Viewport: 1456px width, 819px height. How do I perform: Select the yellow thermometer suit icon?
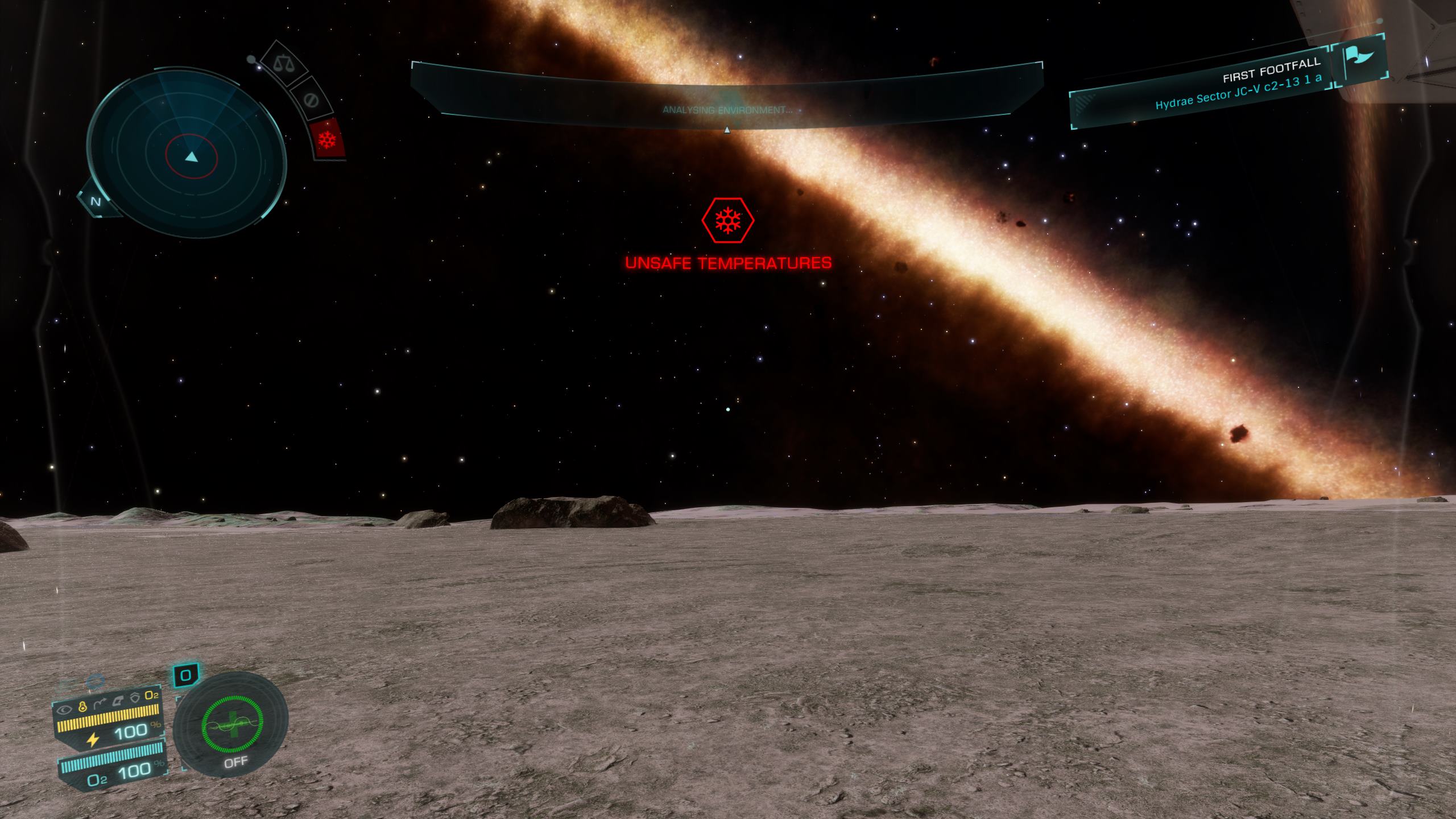[82, 706]
